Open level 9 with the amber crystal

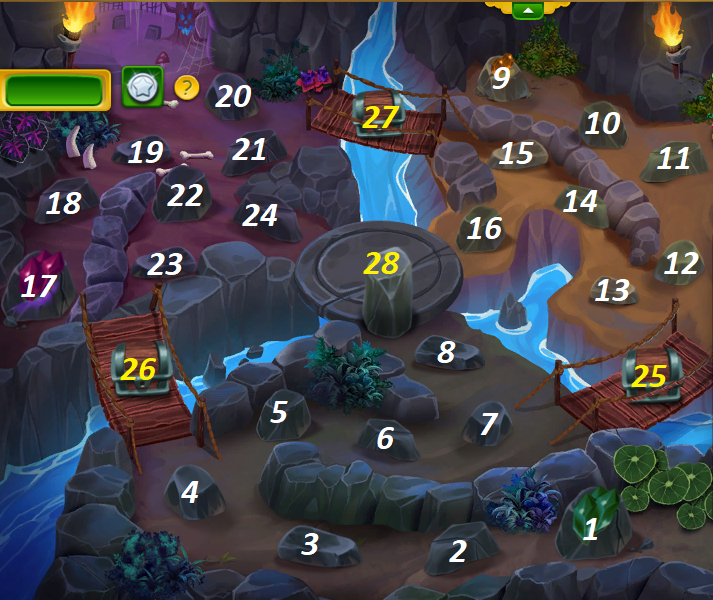(501, 77)
